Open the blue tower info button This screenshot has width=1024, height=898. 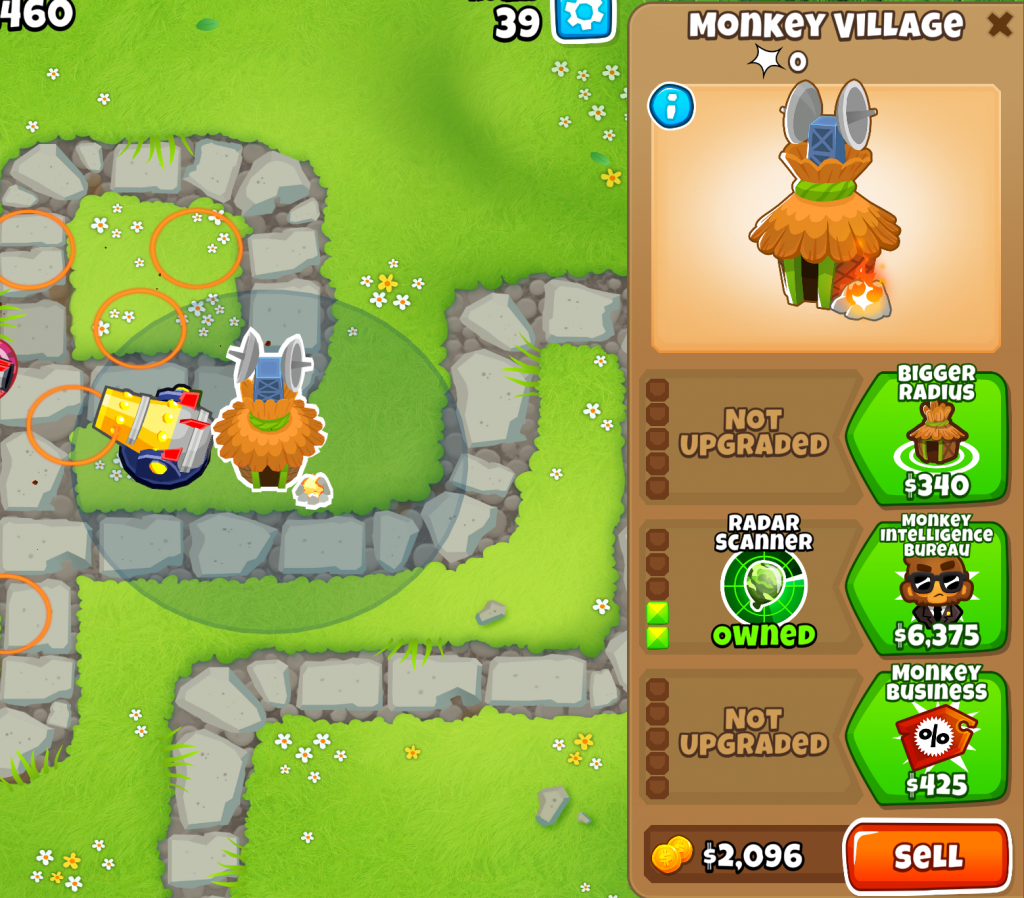(671, 106)
